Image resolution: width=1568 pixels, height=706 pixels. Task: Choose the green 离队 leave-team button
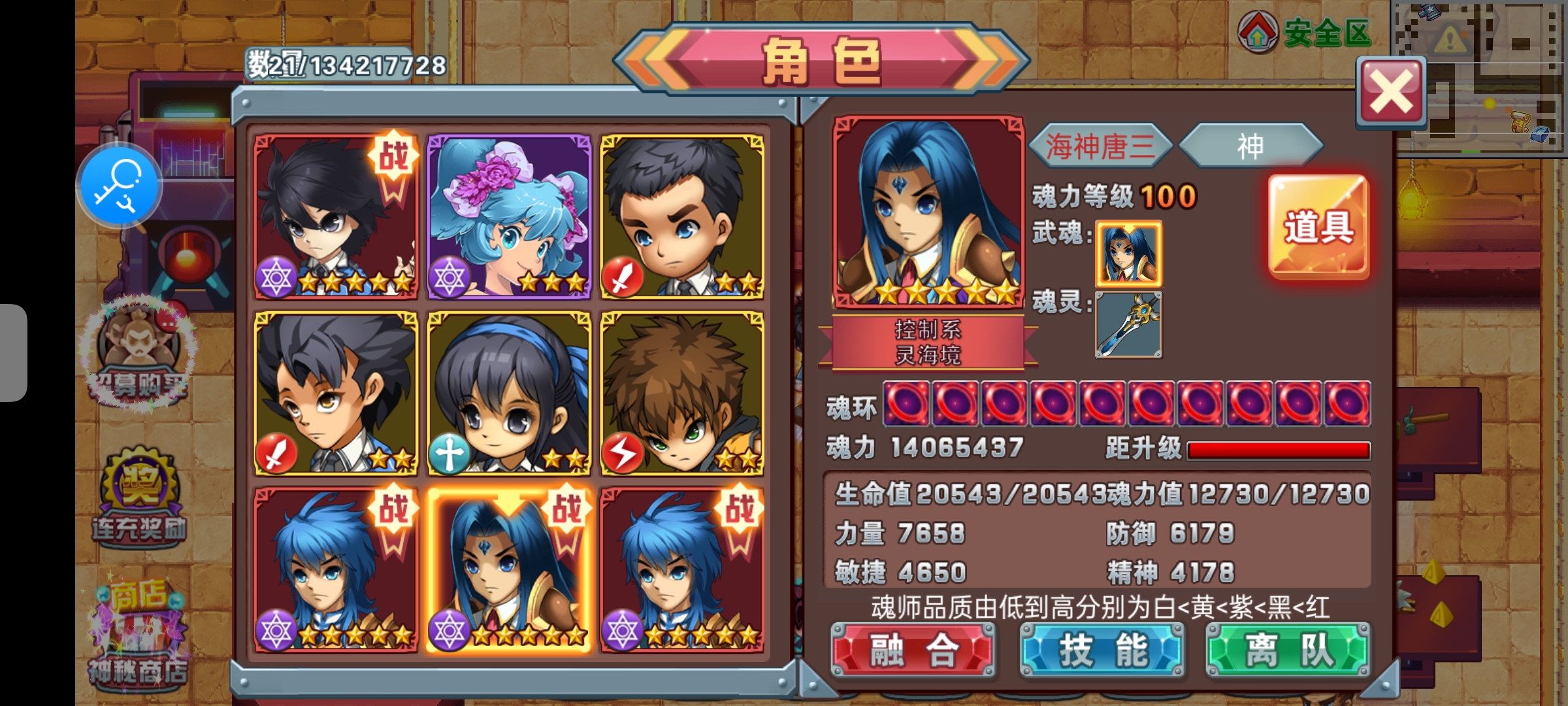pyautogui.click(x=1287, y=650)
